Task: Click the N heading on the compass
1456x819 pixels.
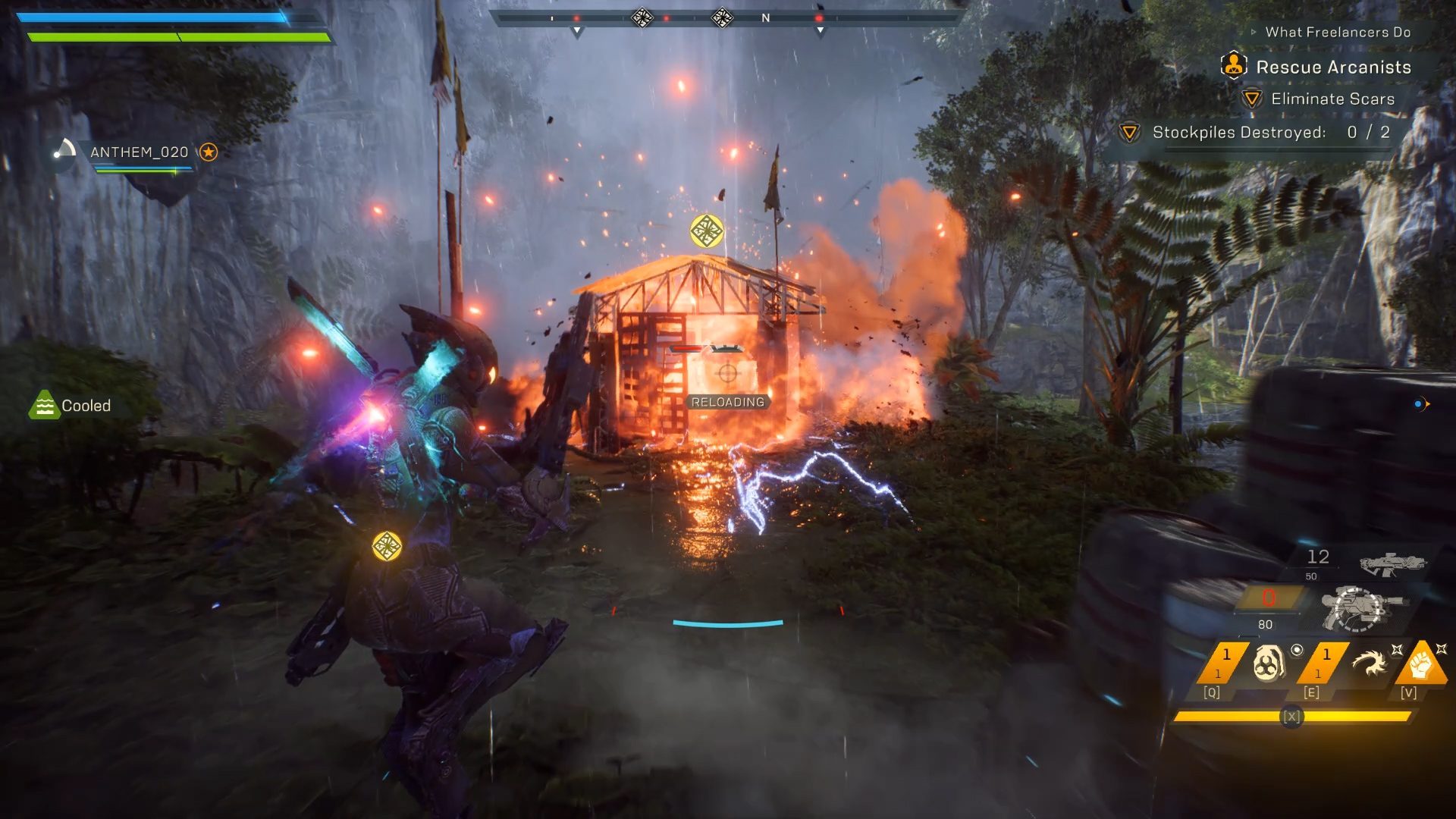Action: point(766,18)
